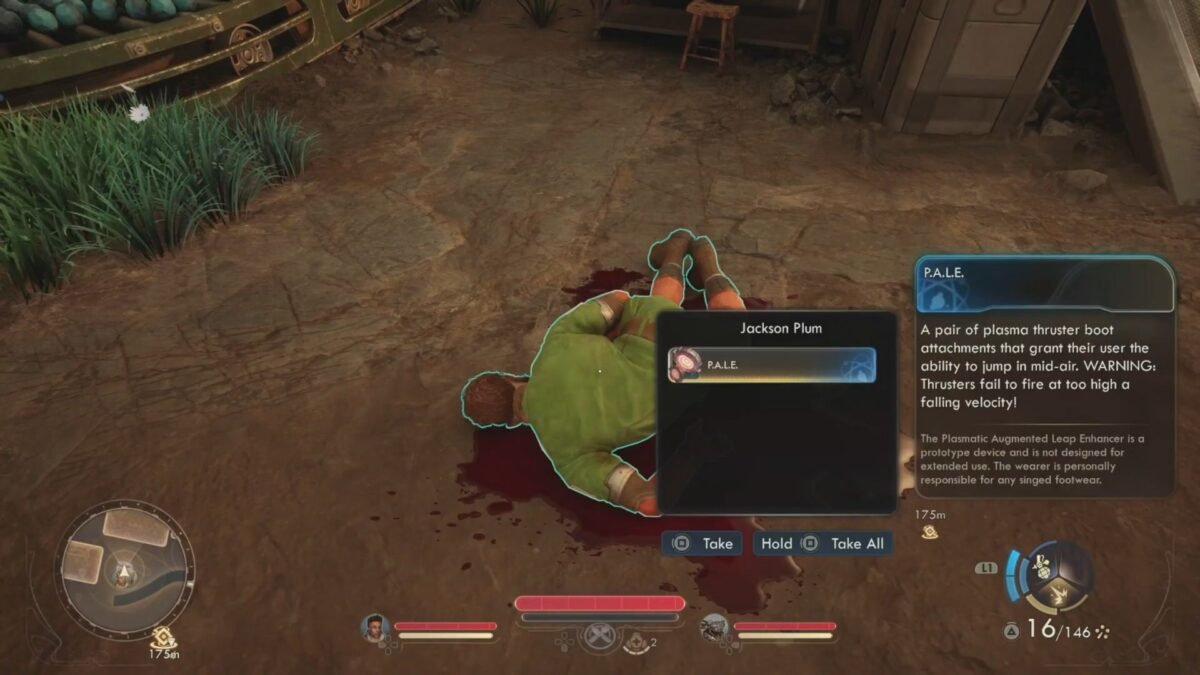1200x675 pixels.
Task: Select the right companion portrait
Action: pyautogui.click(x=714, y=627)
